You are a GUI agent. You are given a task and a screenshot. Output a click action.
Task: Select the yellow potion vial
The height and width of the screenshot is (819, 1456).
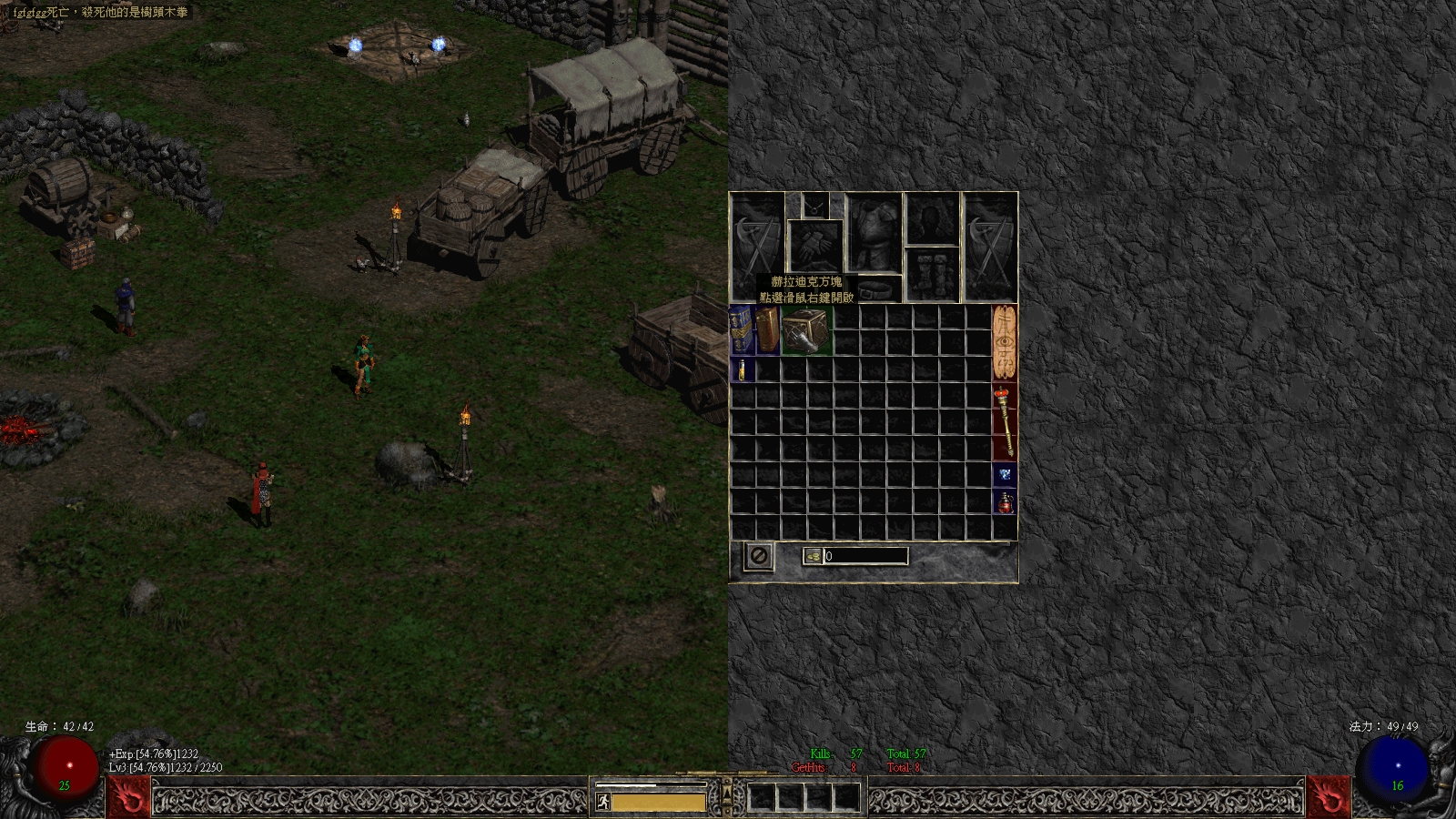point(742,369)
